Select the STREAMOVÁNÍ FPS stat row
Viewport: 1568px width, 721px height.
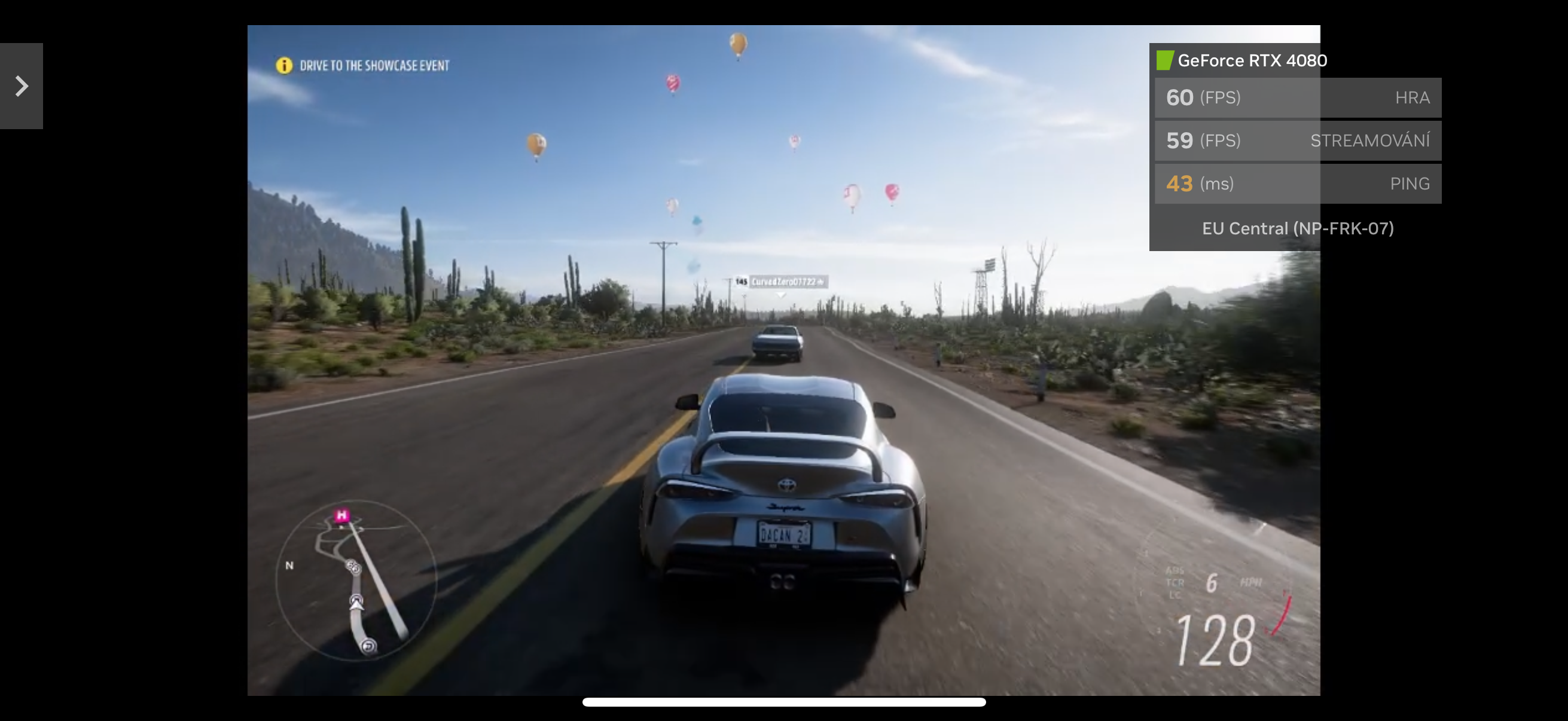[x=1297, y=140]
